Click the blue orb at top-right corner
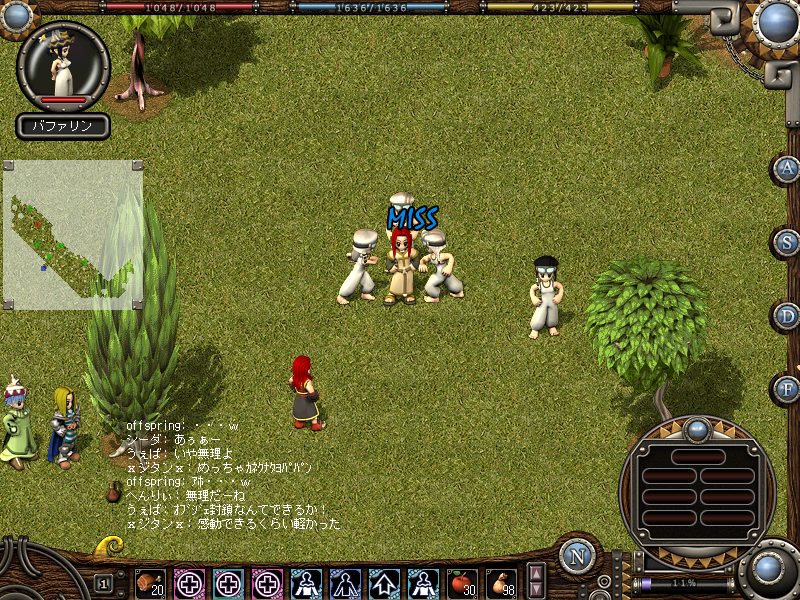The width and height of the screenshot is (800, 600). (775, 22)
